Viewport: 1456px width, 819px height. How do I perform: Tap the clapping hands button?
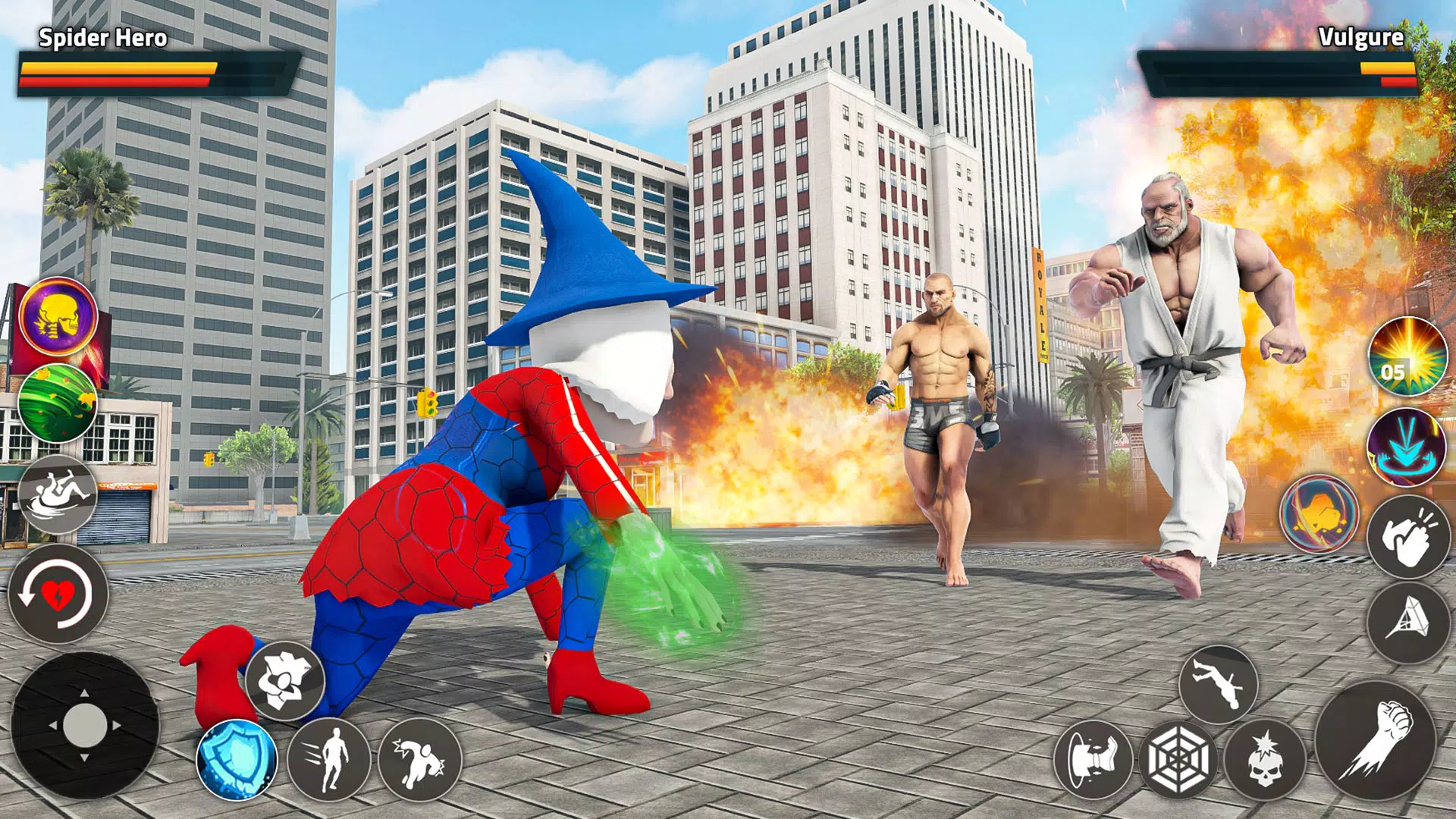1407,537
